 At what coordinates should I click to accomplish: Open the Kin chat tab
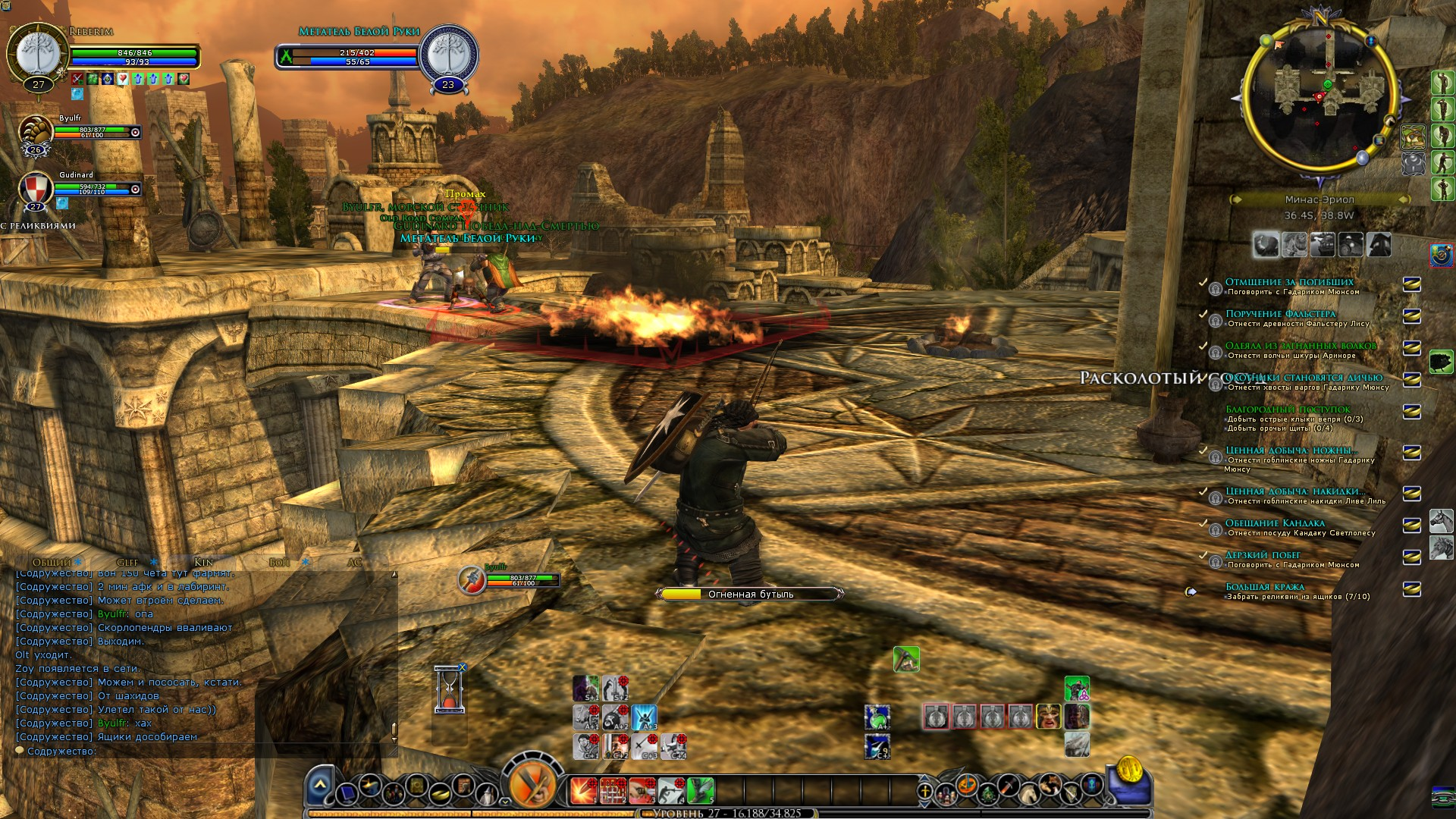tap(203, 562)
